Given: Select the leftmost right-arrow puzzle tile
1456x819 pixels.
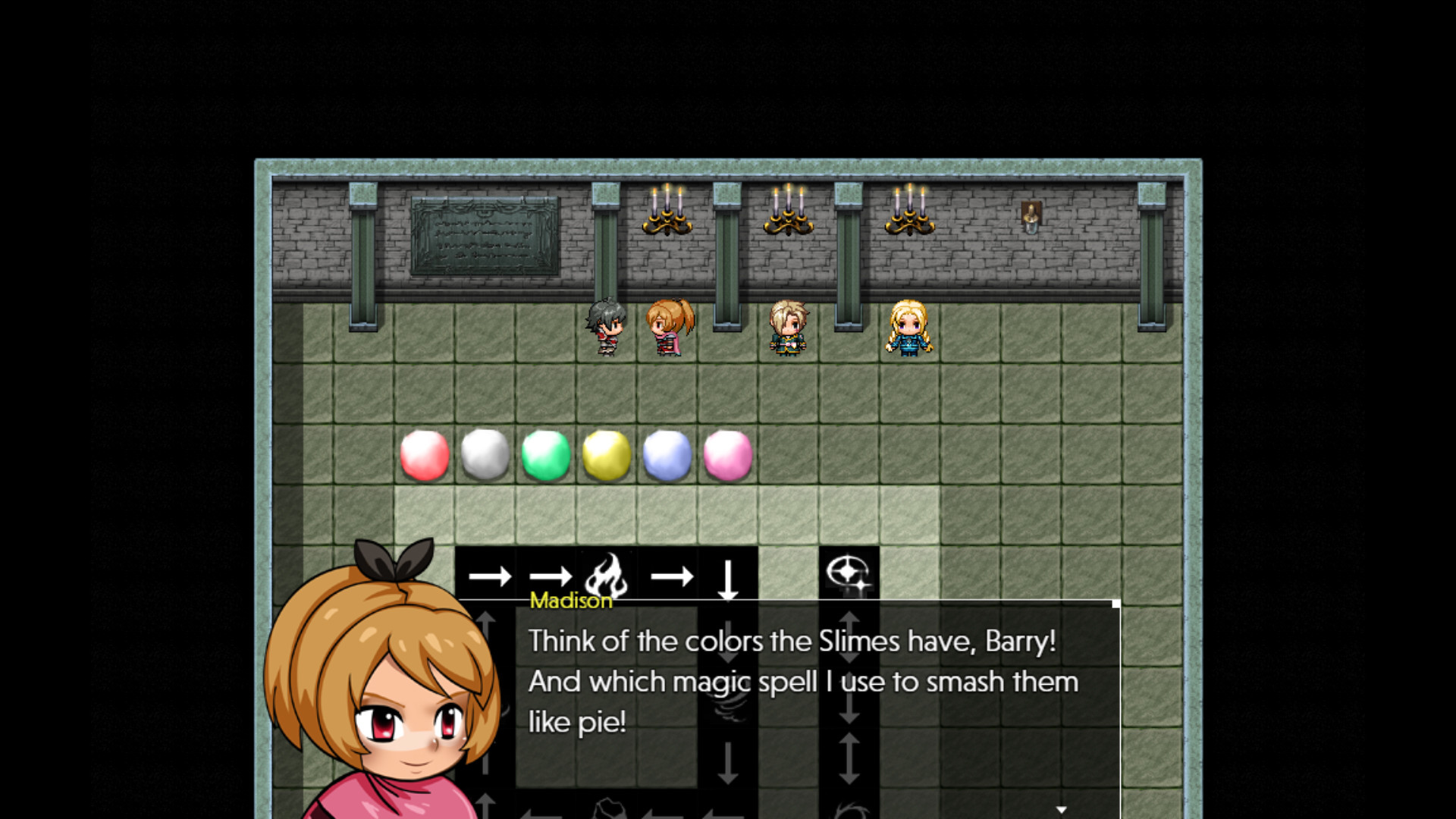Looking at the screenshot, I should 490,578.
